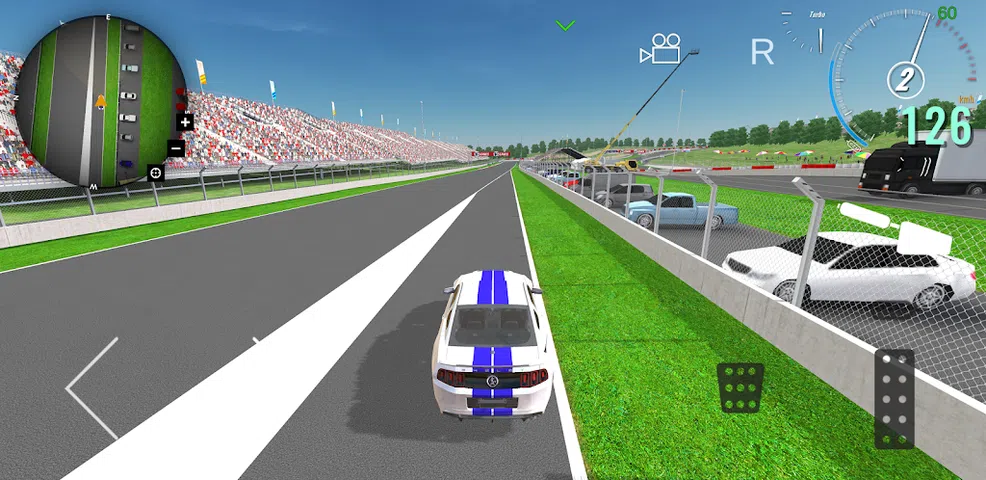Steer left with the left arrow
The image size is (986, 480).
click(92, 388)
